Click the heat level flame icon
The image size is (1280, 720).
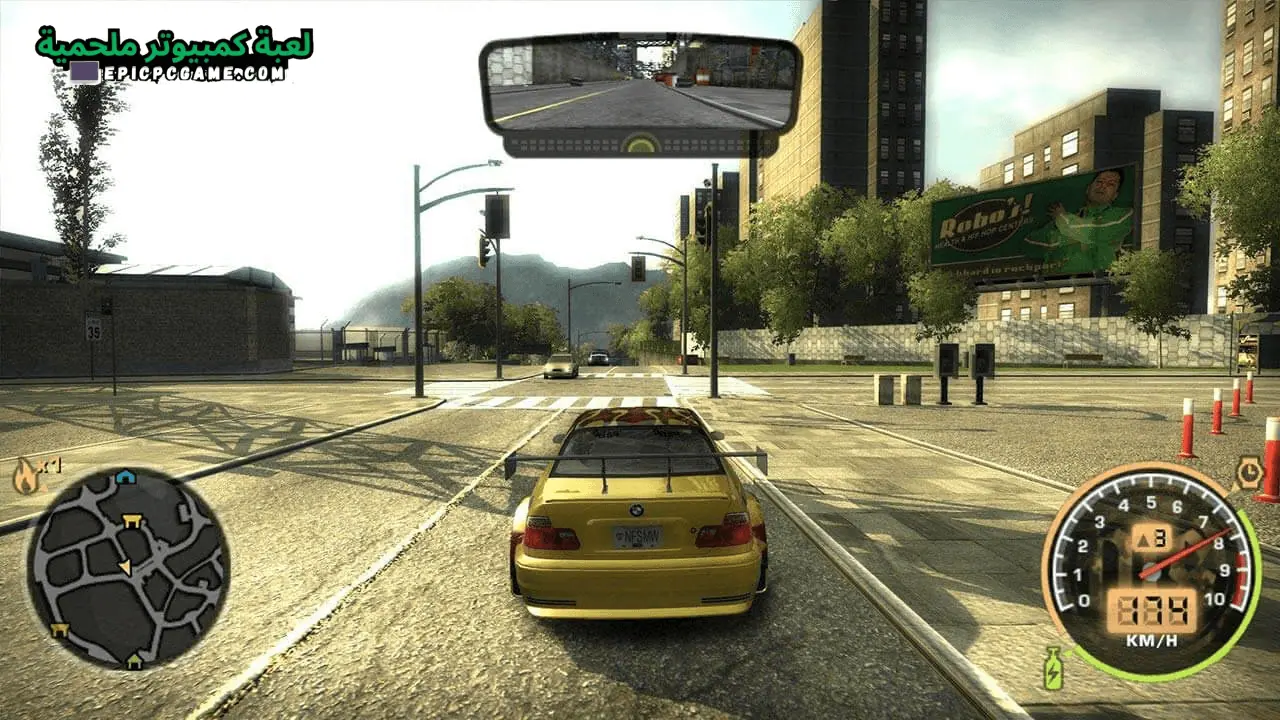point(25,473)
